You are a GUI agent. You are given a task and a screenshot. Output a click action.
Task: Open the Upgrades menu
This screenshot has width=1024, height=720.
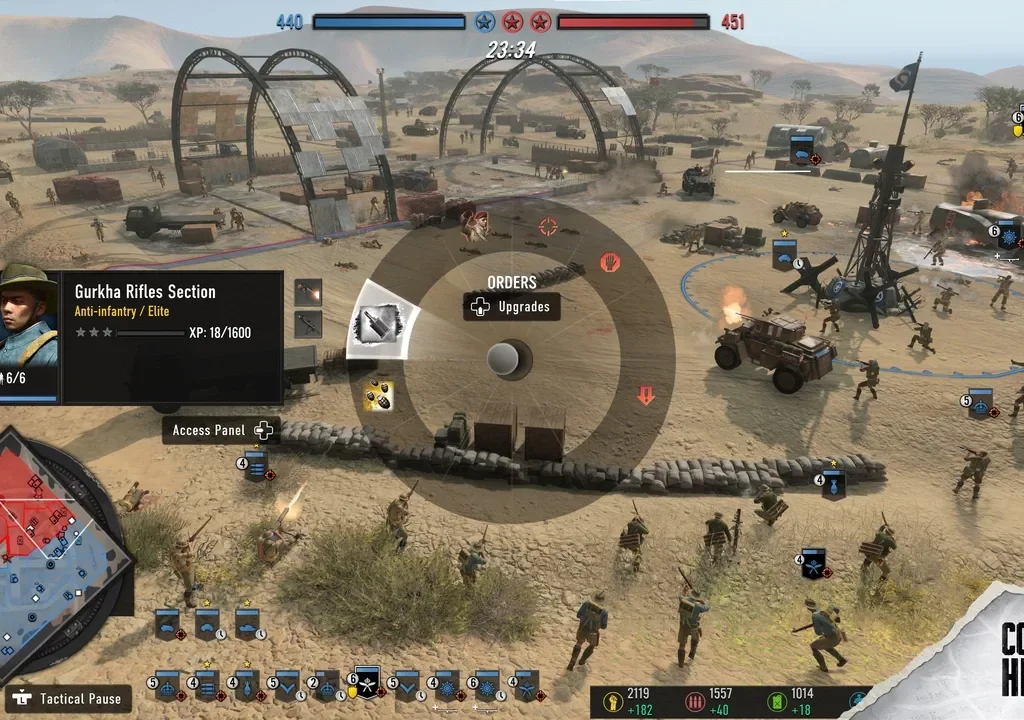[512, 307]
